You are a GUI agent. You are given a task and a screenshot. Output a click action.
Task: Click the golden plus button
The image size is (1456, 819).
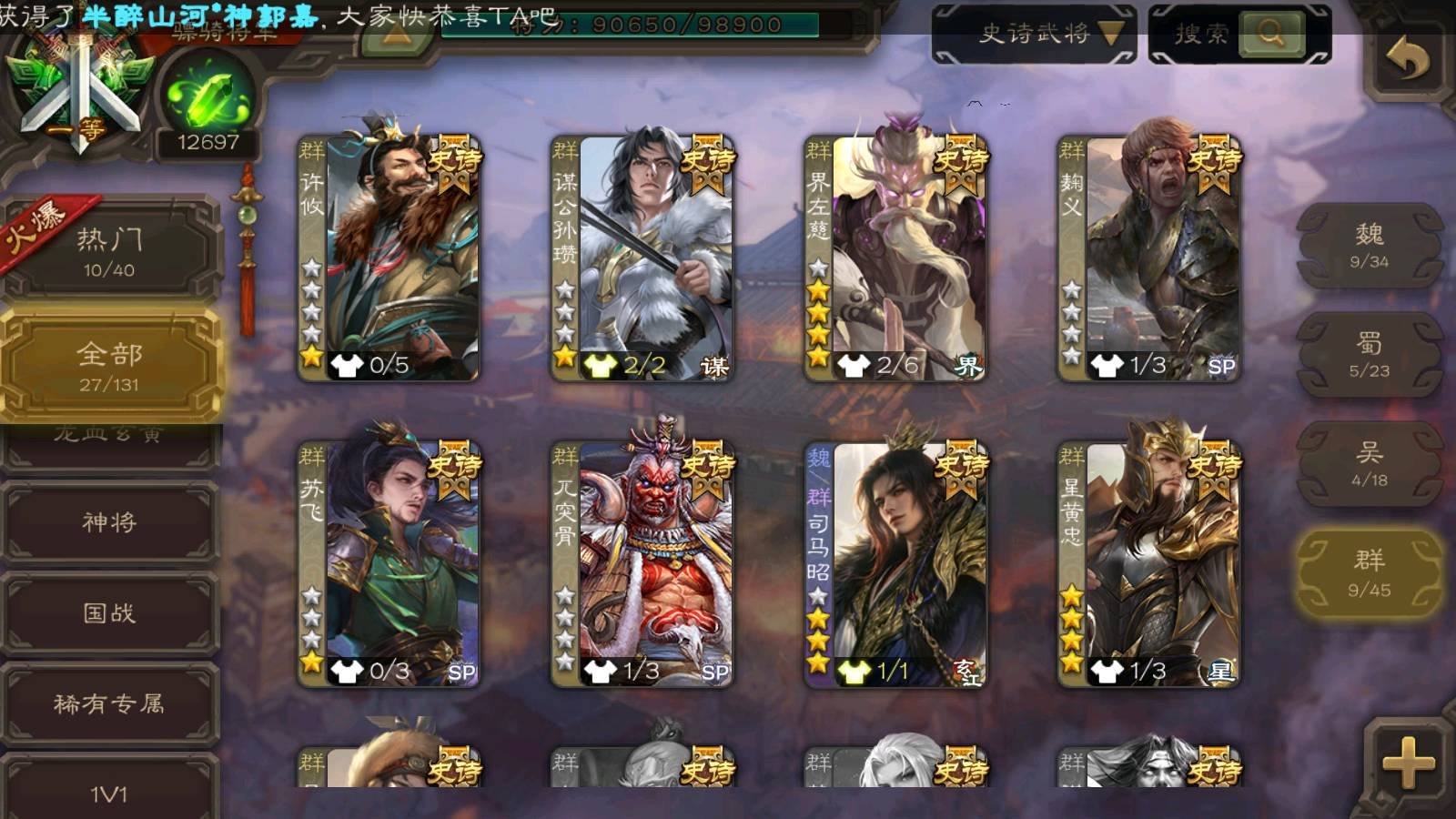click(1407, 763)
